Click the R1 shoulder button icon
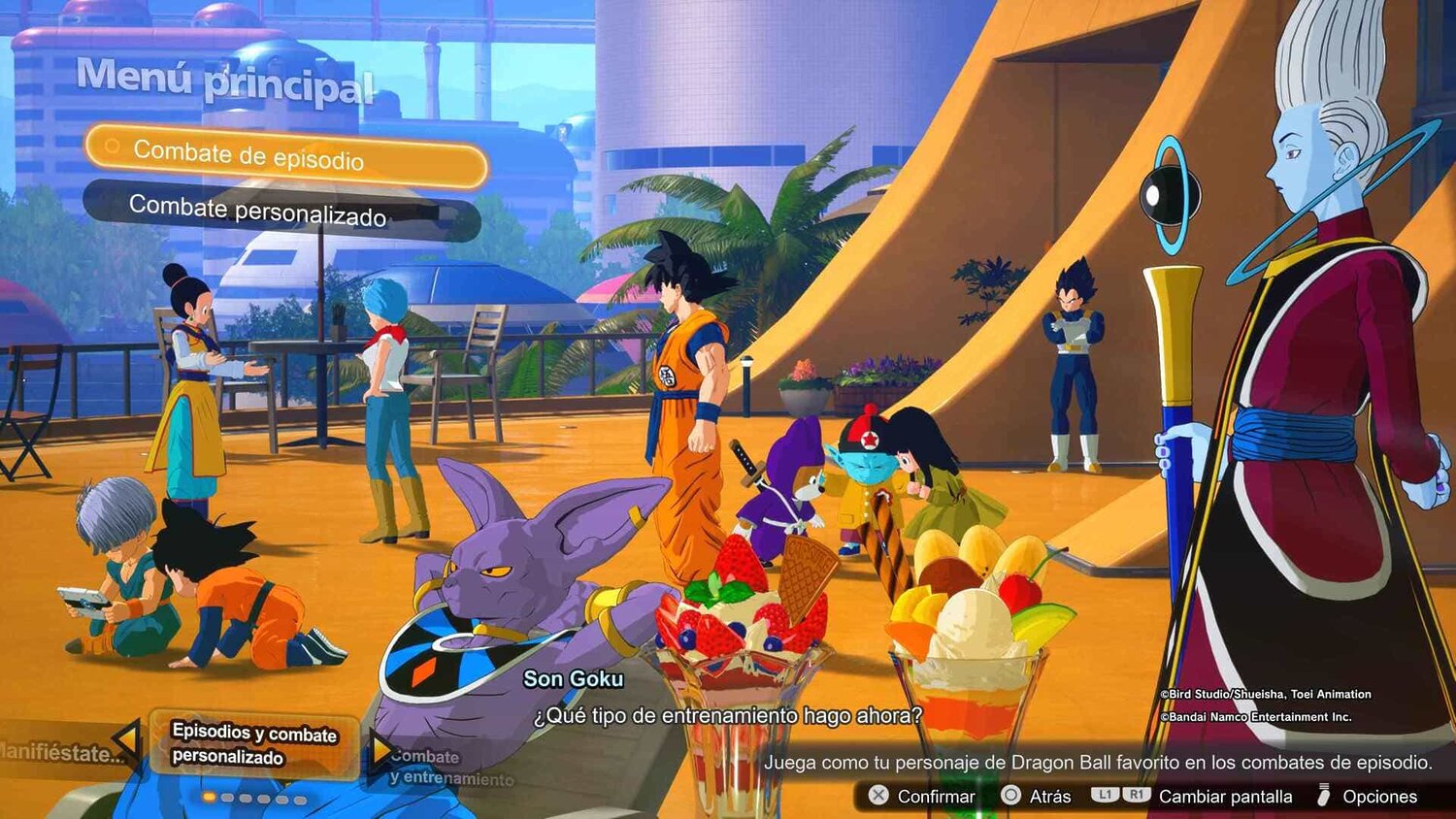Viewport: 1456px width, 819px height. [1139, 795]
